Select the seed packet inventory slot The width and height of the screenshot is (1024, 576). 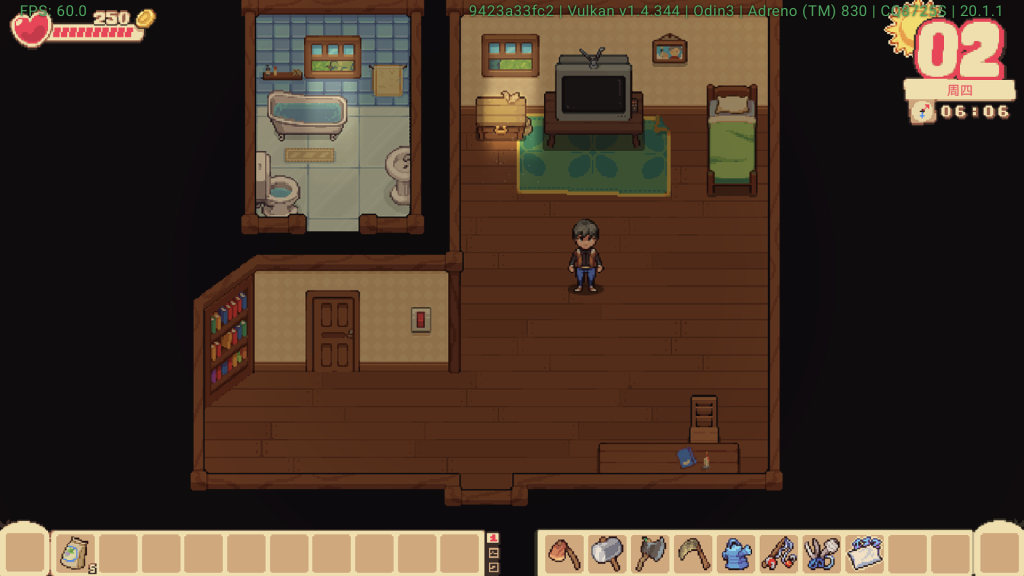[x=74, y=553]
